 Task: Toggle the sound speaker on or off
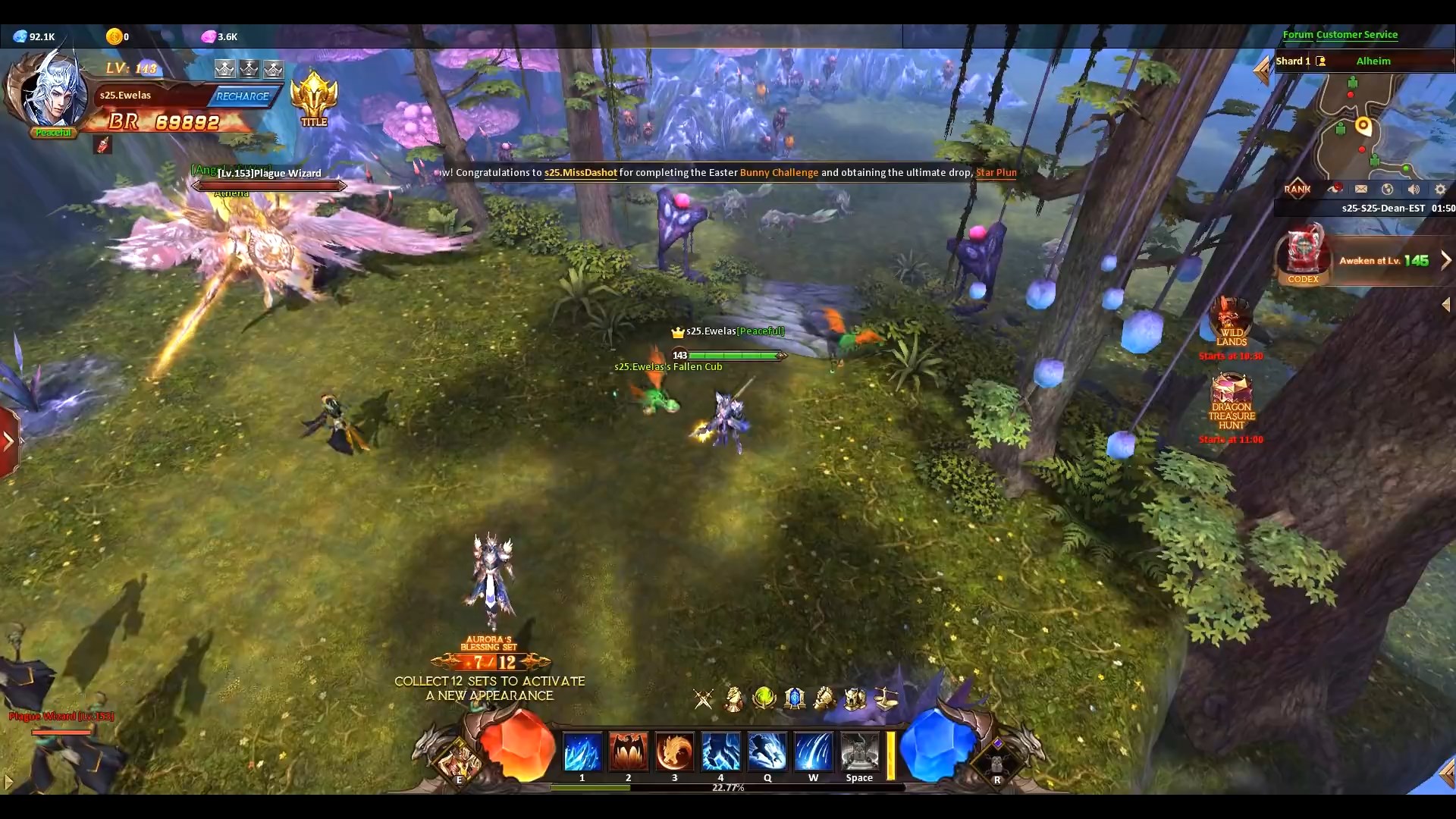pos(1415,190)
